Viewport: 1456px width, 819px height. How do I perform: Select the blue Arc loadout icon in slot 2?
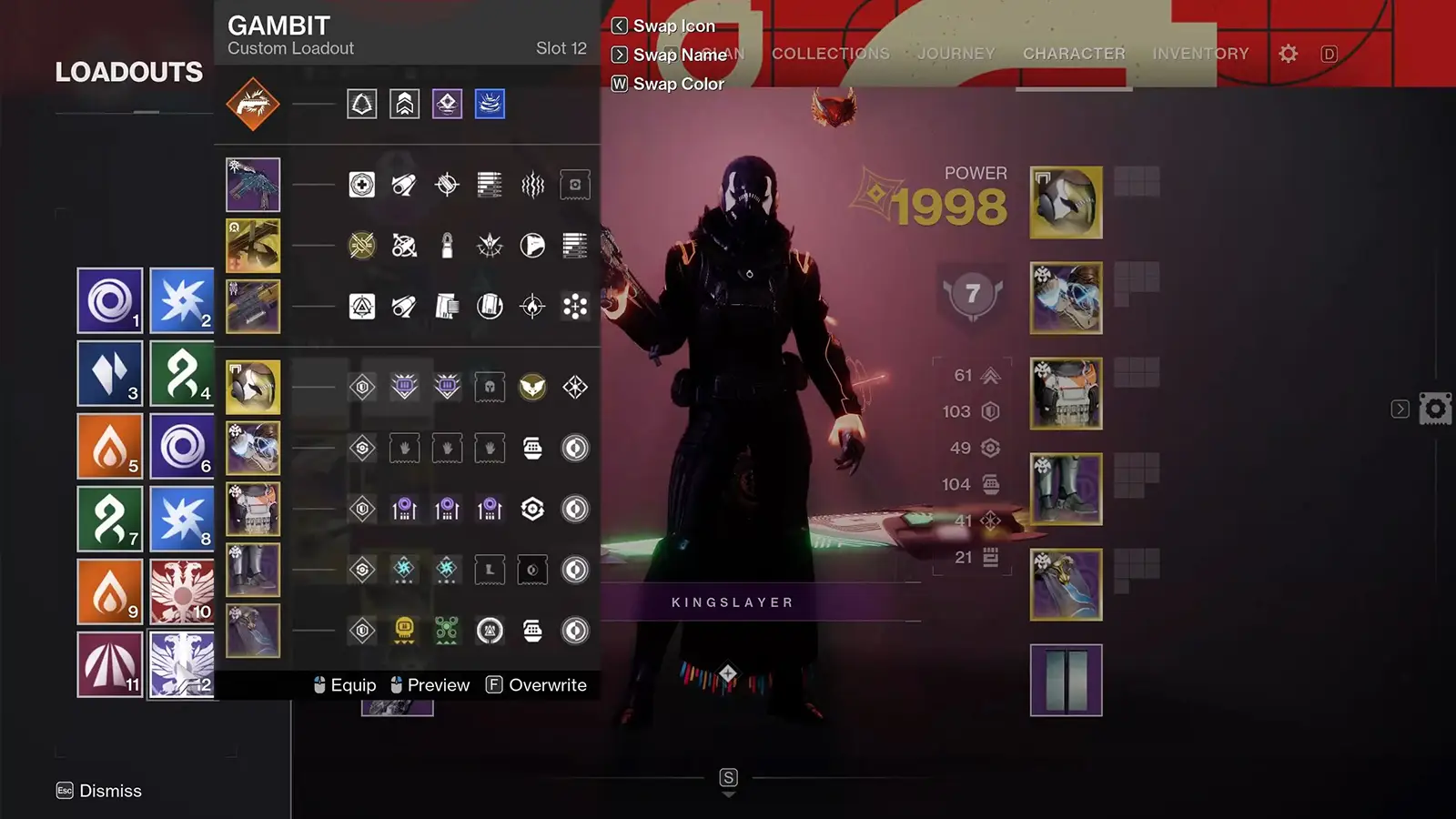pos(181,300)
